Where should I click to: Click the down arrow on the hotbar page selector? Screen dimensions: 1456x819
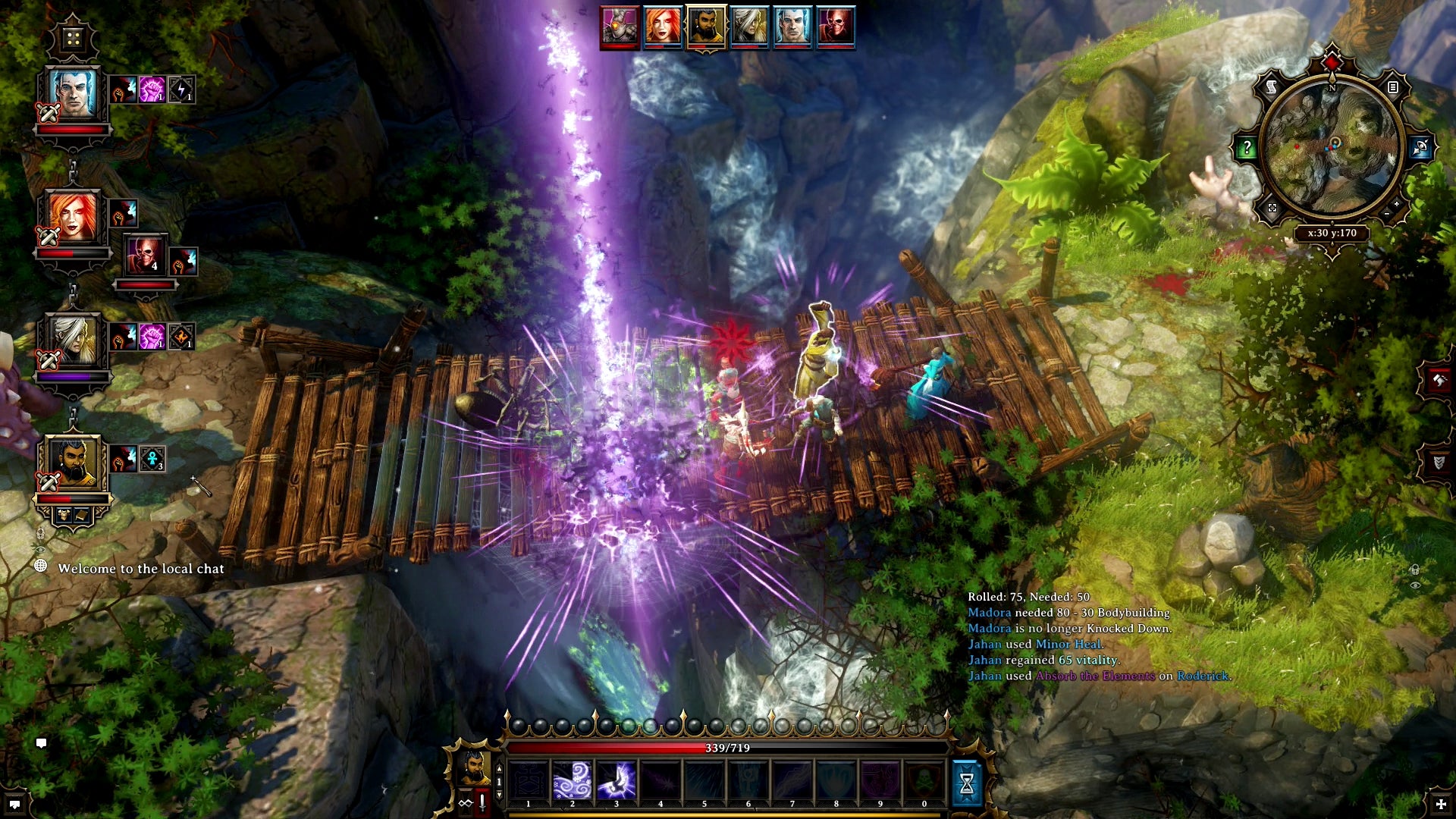pyautogui.click(x=498, y=794)
